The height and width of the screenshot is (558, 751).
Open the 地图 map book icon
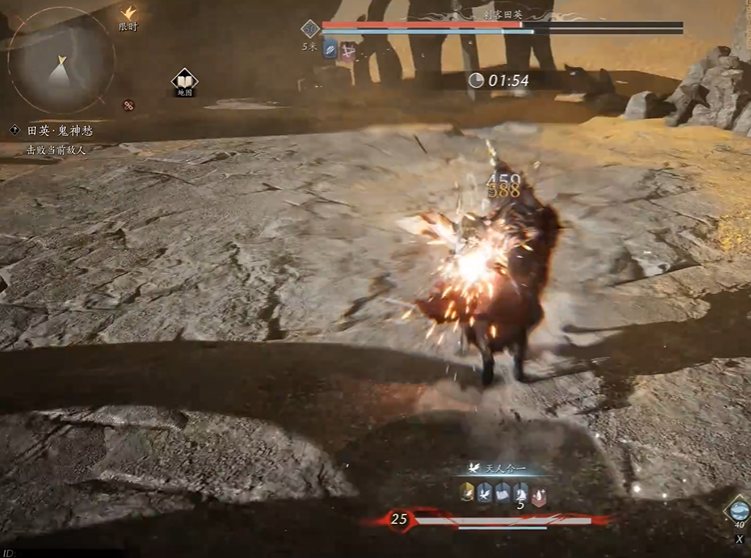184,80
